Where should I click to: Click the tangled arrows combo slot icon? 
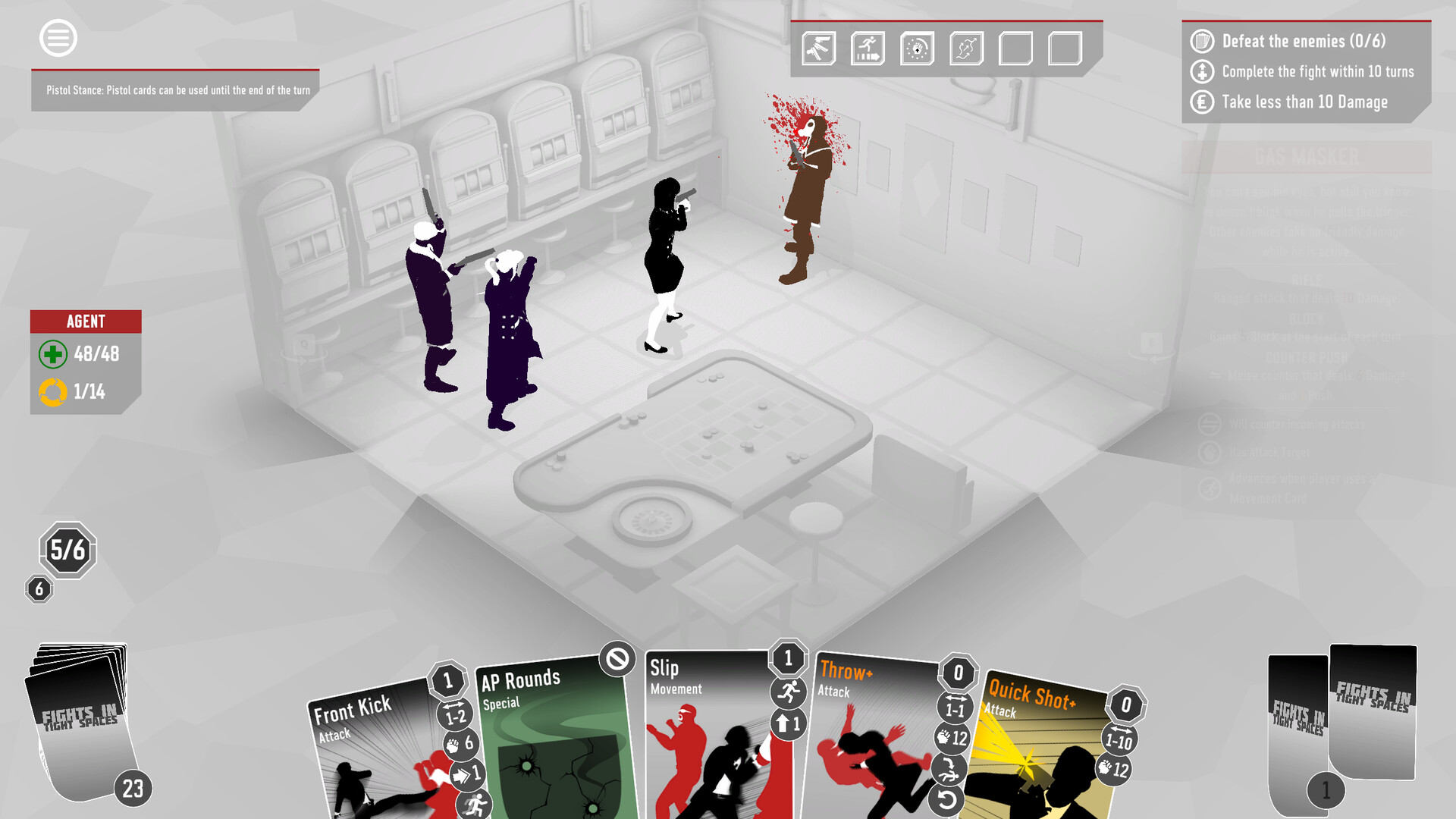[x=966, y=47]
